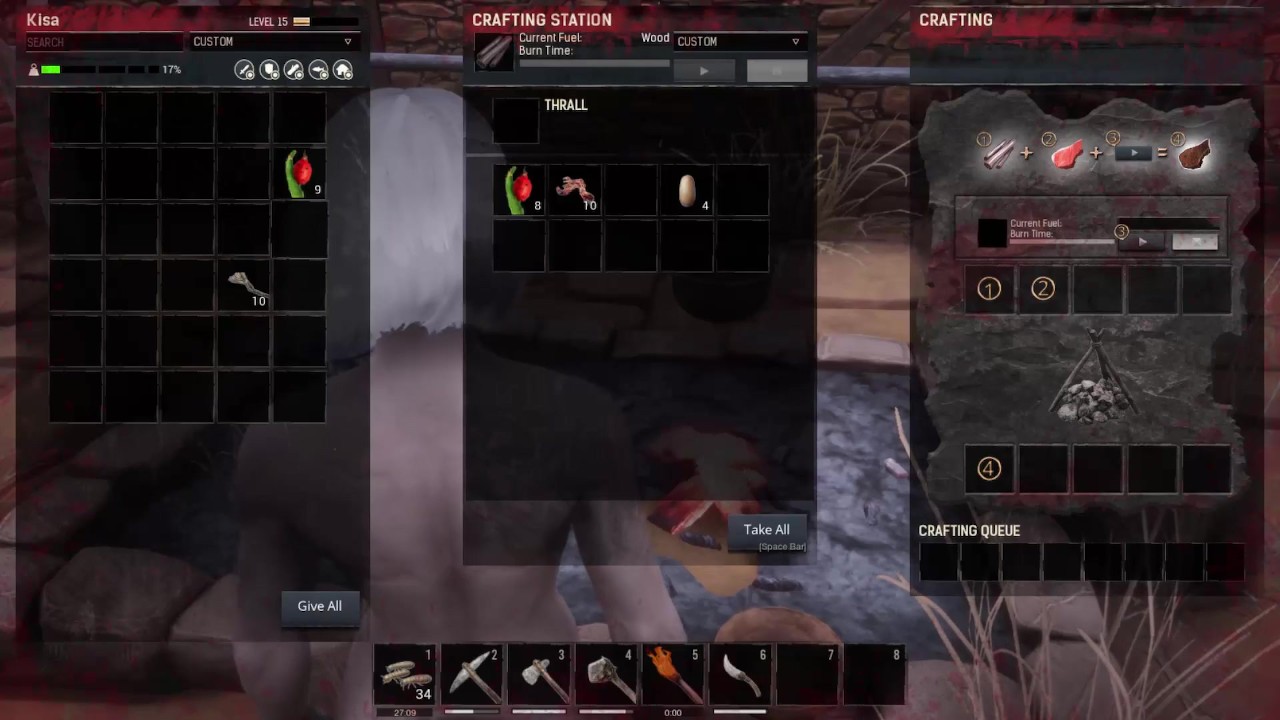Open the CUSTOM sort dropdown in Kisa's inventory

(x=273, y=42)
